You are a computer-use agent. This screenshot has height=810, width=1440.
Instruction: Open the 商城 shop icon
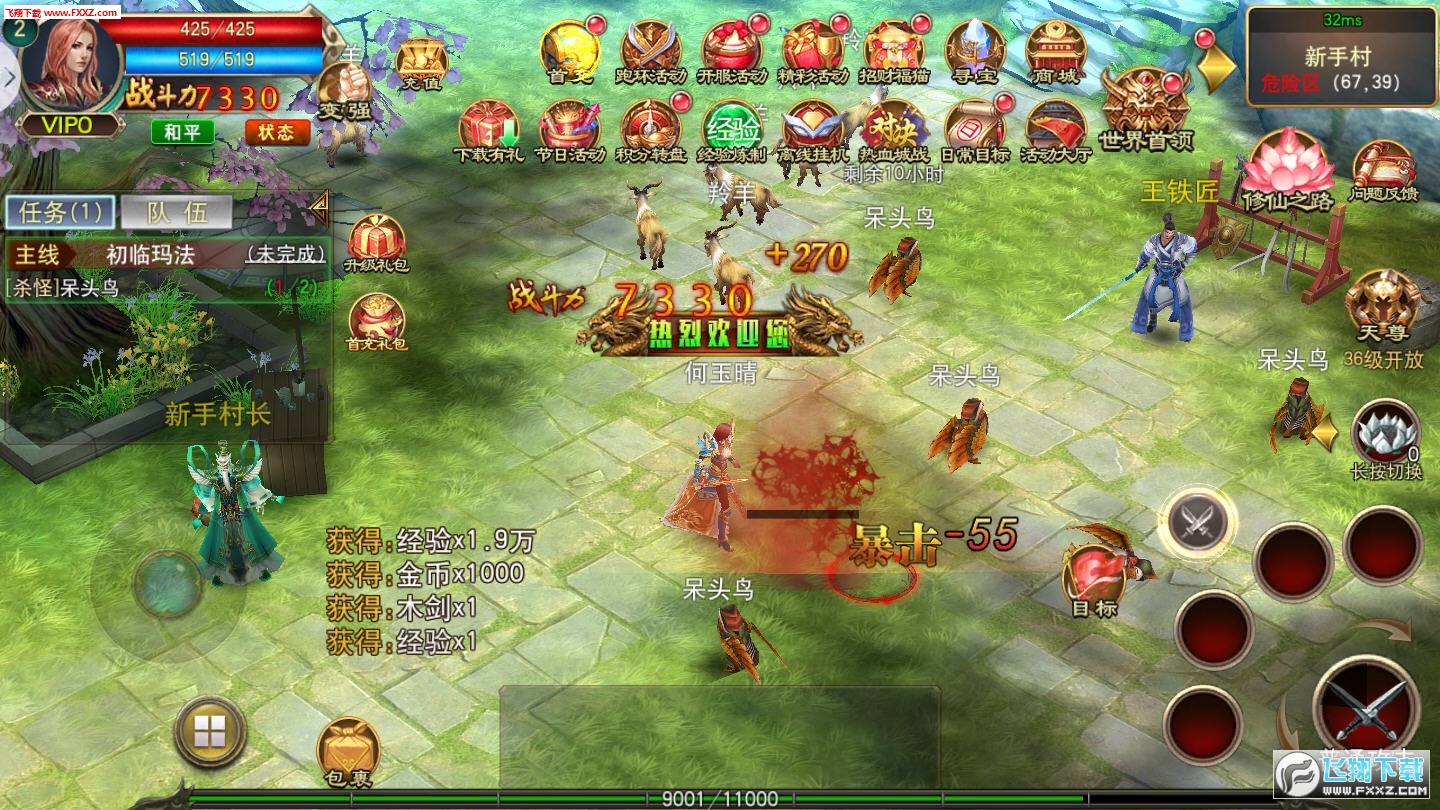(x=1056, y=50)
